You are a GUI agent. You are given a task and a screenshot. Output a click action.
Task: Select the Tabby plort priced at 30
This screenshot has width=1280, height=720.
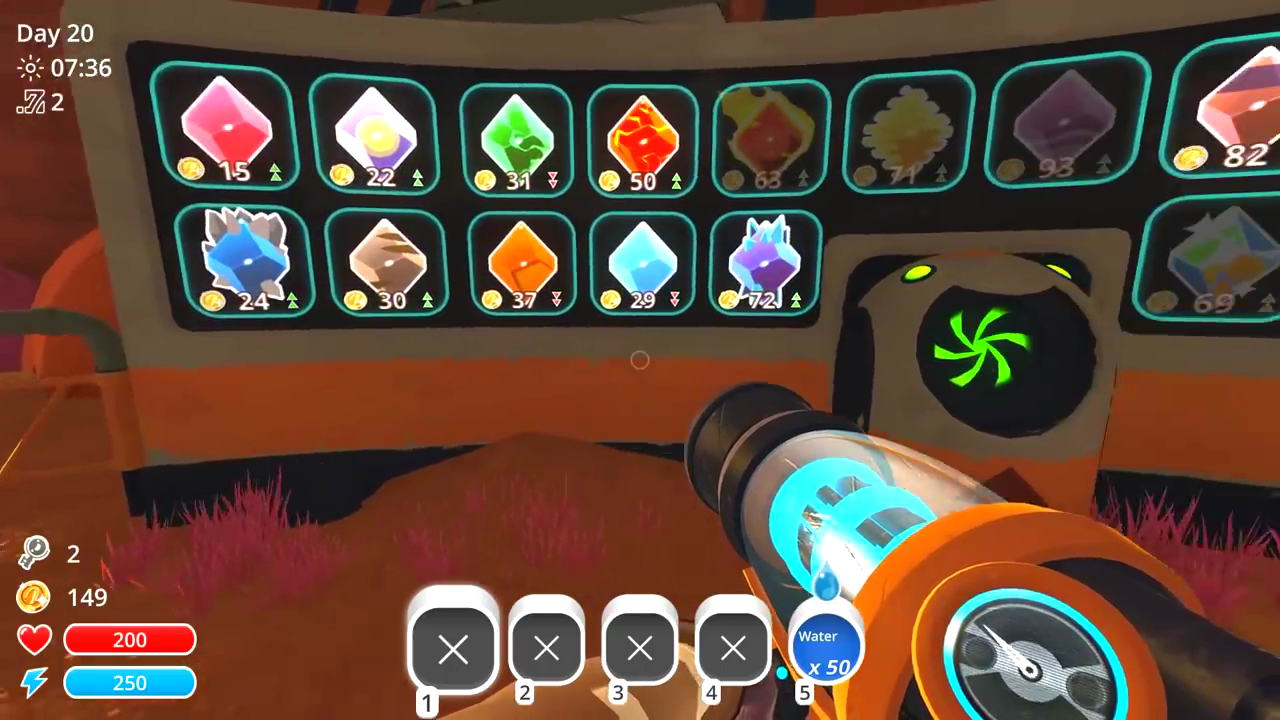click(x=388, y=258)
